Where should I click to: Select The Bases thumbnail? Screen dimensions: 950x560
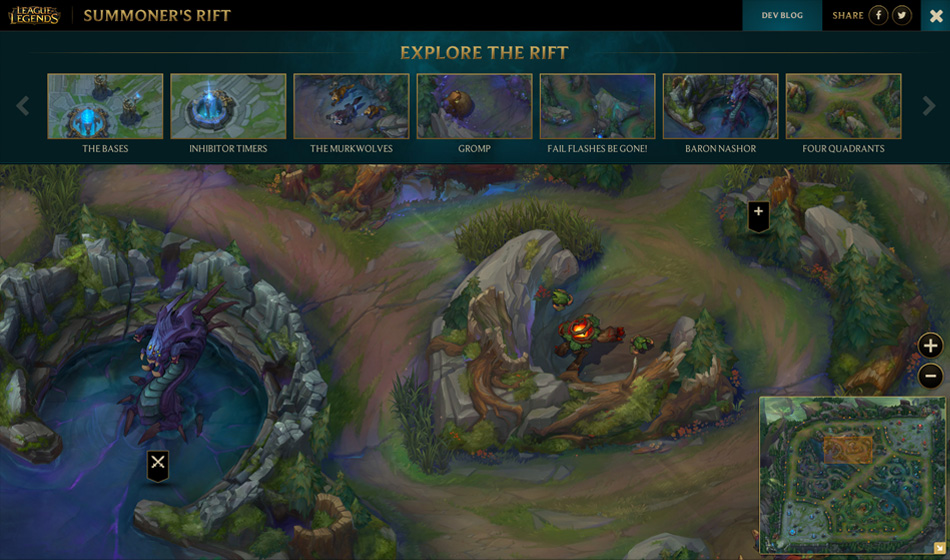[x=105, y=106]
